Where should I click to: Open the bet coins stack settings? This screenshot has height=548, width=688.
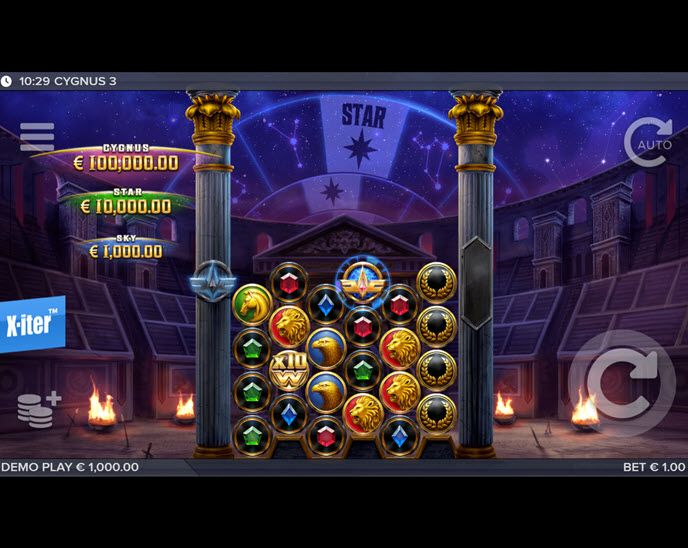tap(38, 410)
